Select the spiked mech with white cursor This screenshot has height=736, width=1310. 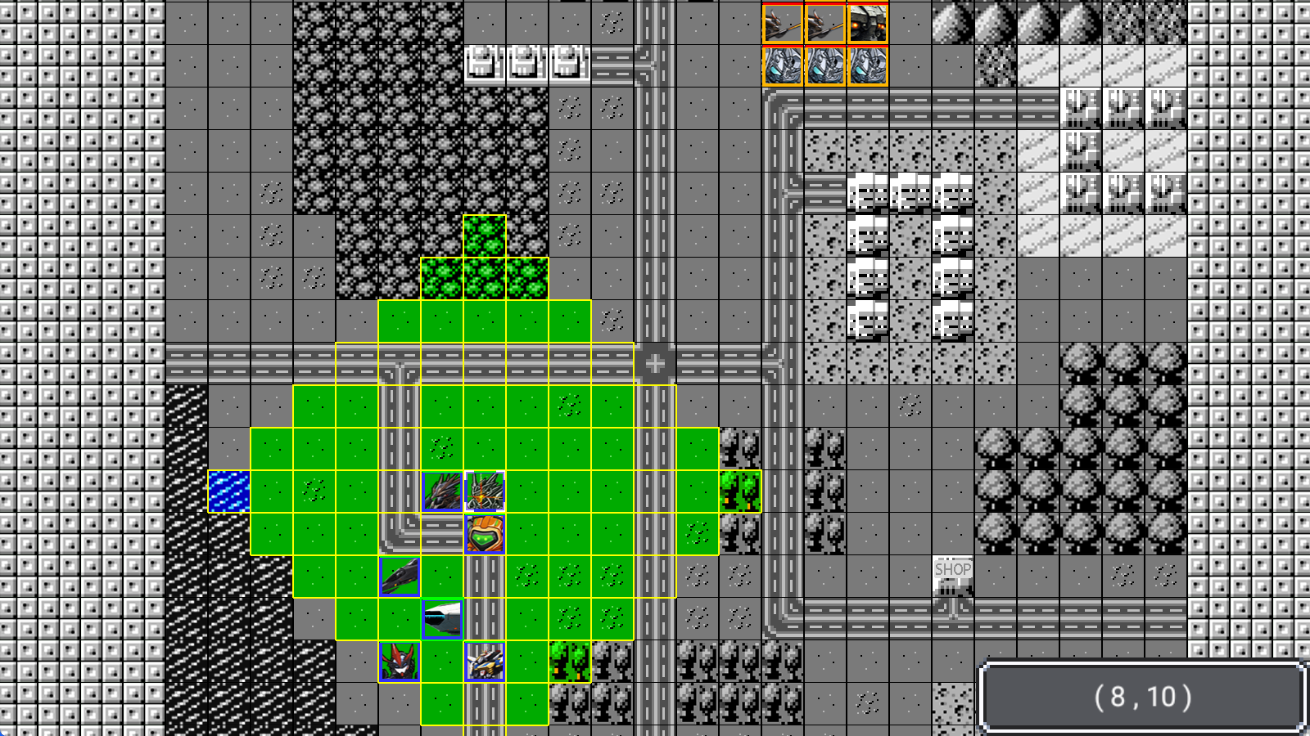[x=485, y=491]
